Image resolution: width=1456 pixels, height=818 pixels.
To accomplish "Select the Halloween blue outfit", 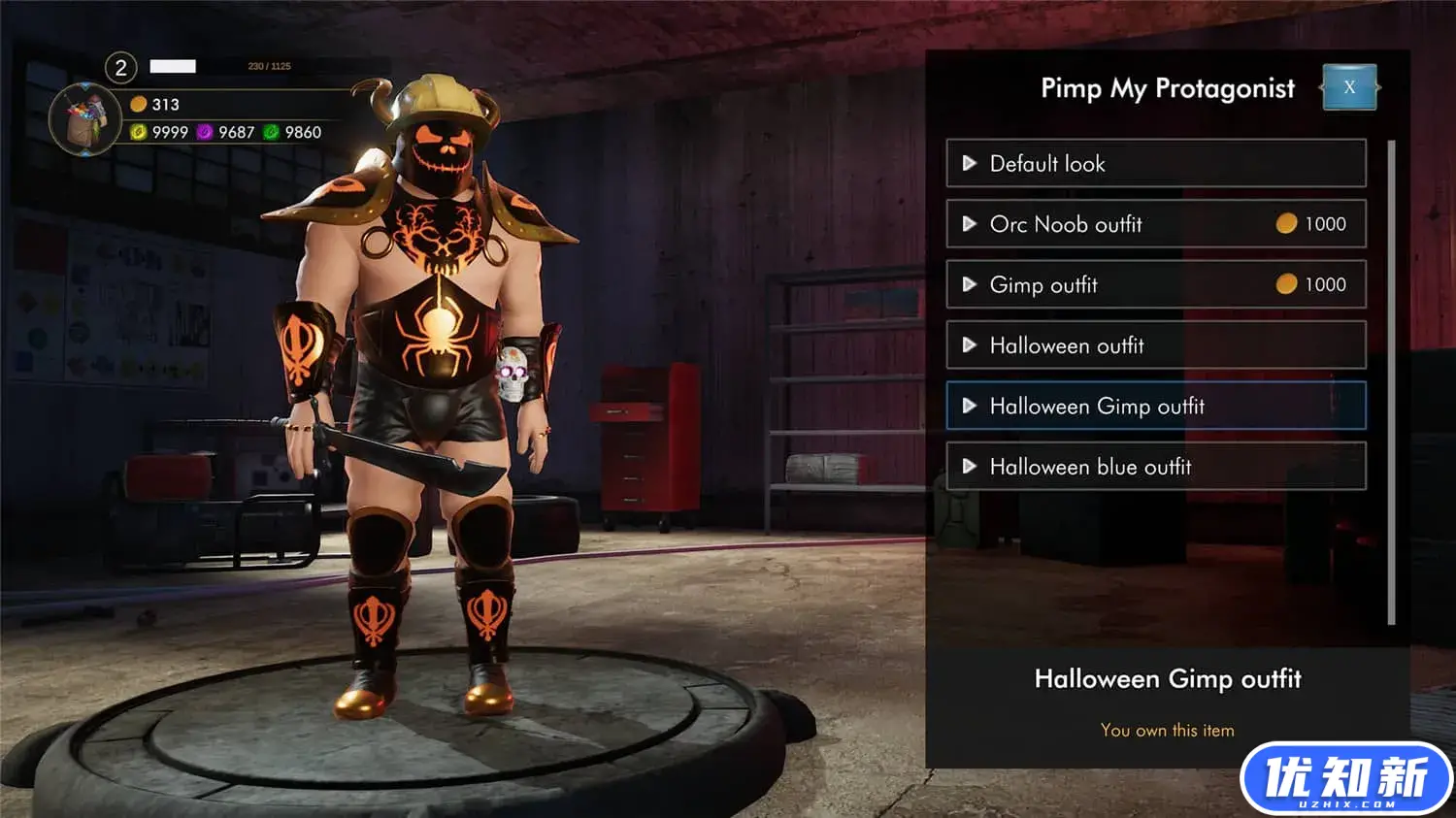I will pos(1155,467).
